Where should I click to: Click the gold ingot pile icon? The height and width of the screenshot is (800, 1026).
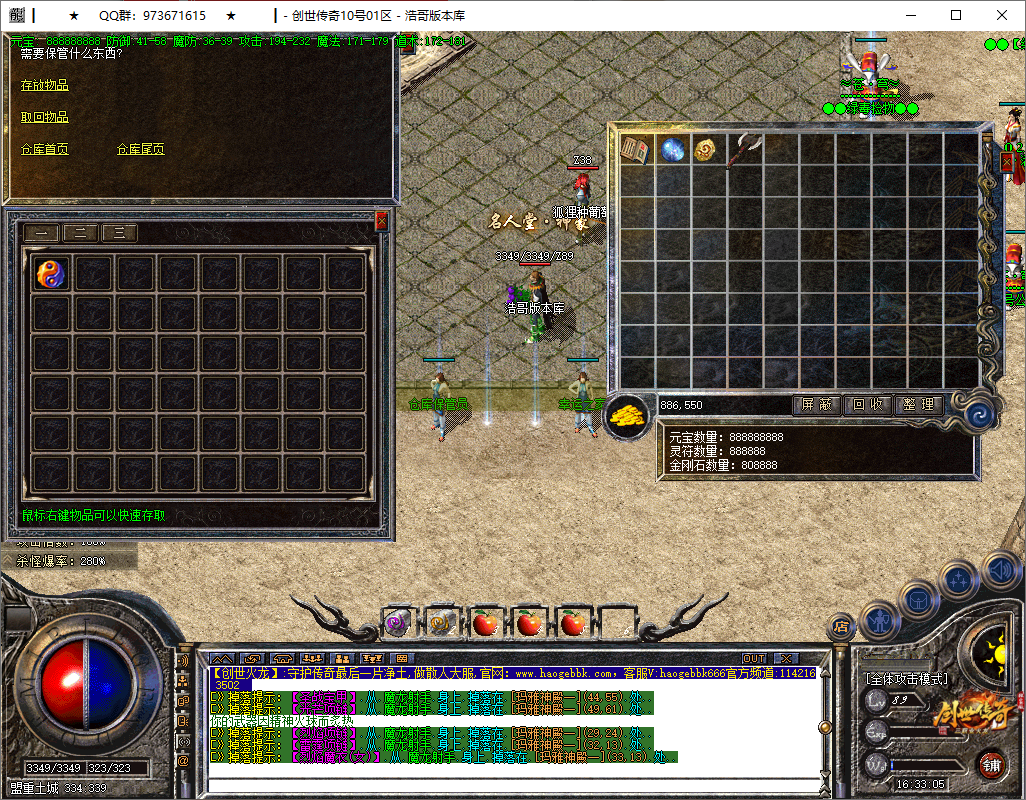pos(629,413)
